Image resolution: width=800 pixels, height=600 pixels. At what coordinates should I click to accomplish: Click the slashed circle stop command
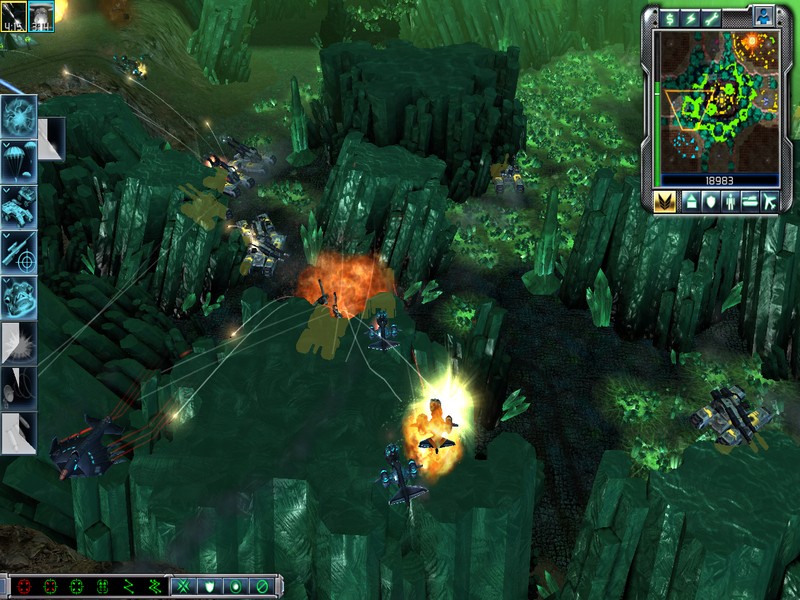click(261, 586)
